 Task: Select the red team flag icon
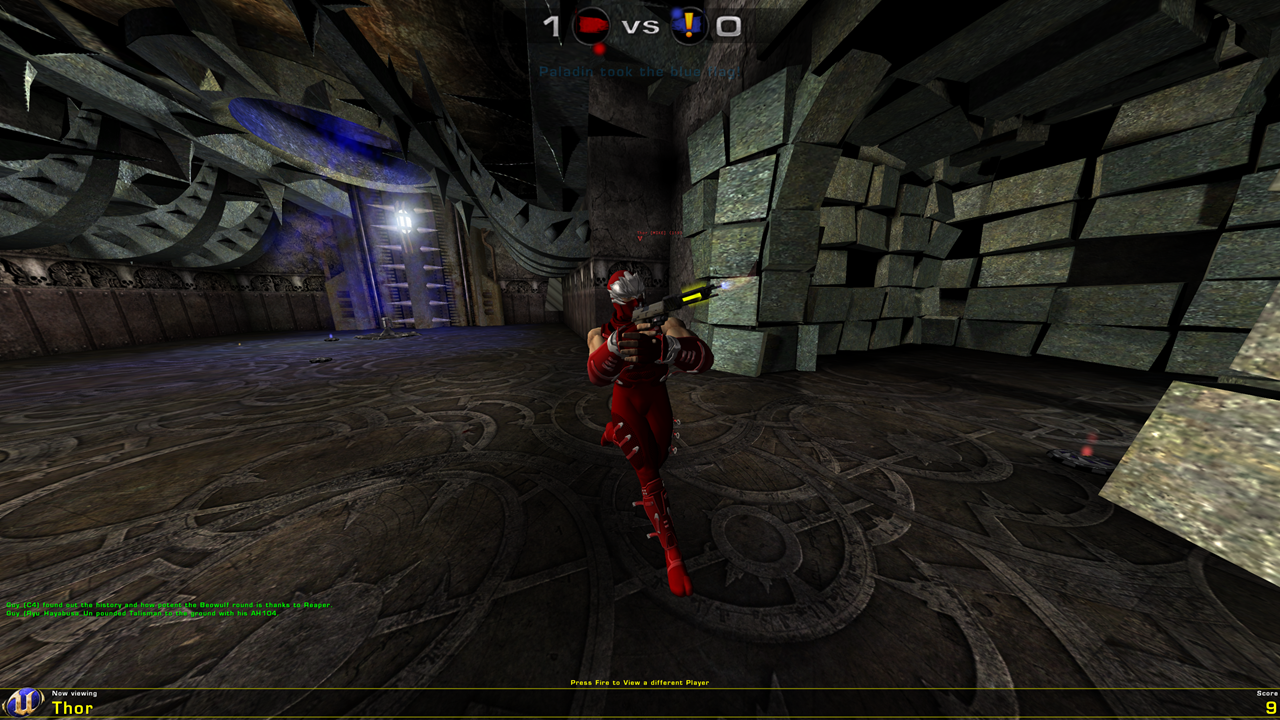pyautogui.click(x=593, y=25)
